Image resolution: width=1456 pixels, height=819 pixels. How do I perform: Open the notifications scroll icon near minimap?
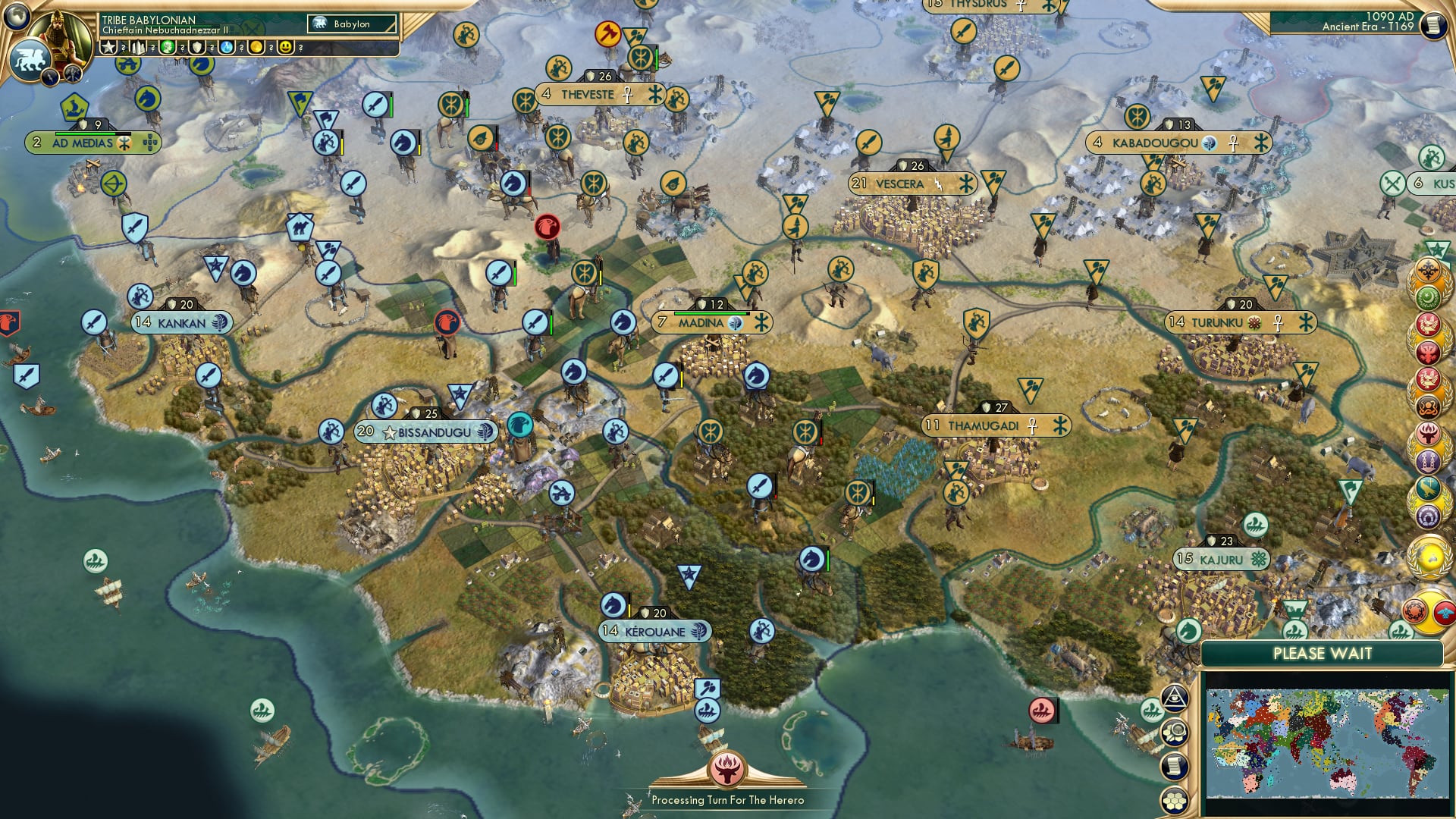[x=1174, y=766]
